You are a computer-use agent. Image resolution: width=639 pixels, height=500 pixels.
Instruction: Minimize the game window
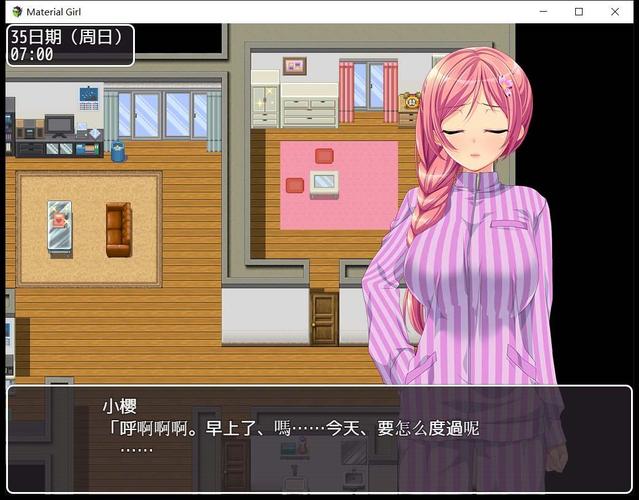(x=543, y=11)
